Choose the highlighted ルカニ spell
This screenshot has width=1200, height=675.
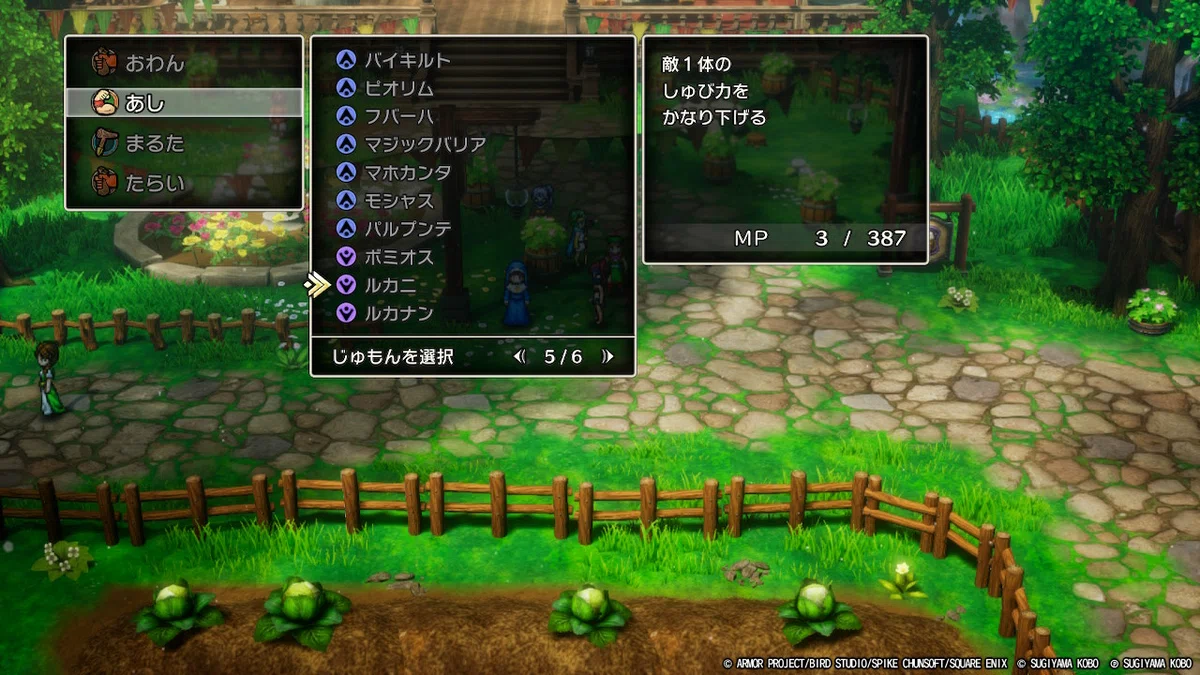pos(391,285)
